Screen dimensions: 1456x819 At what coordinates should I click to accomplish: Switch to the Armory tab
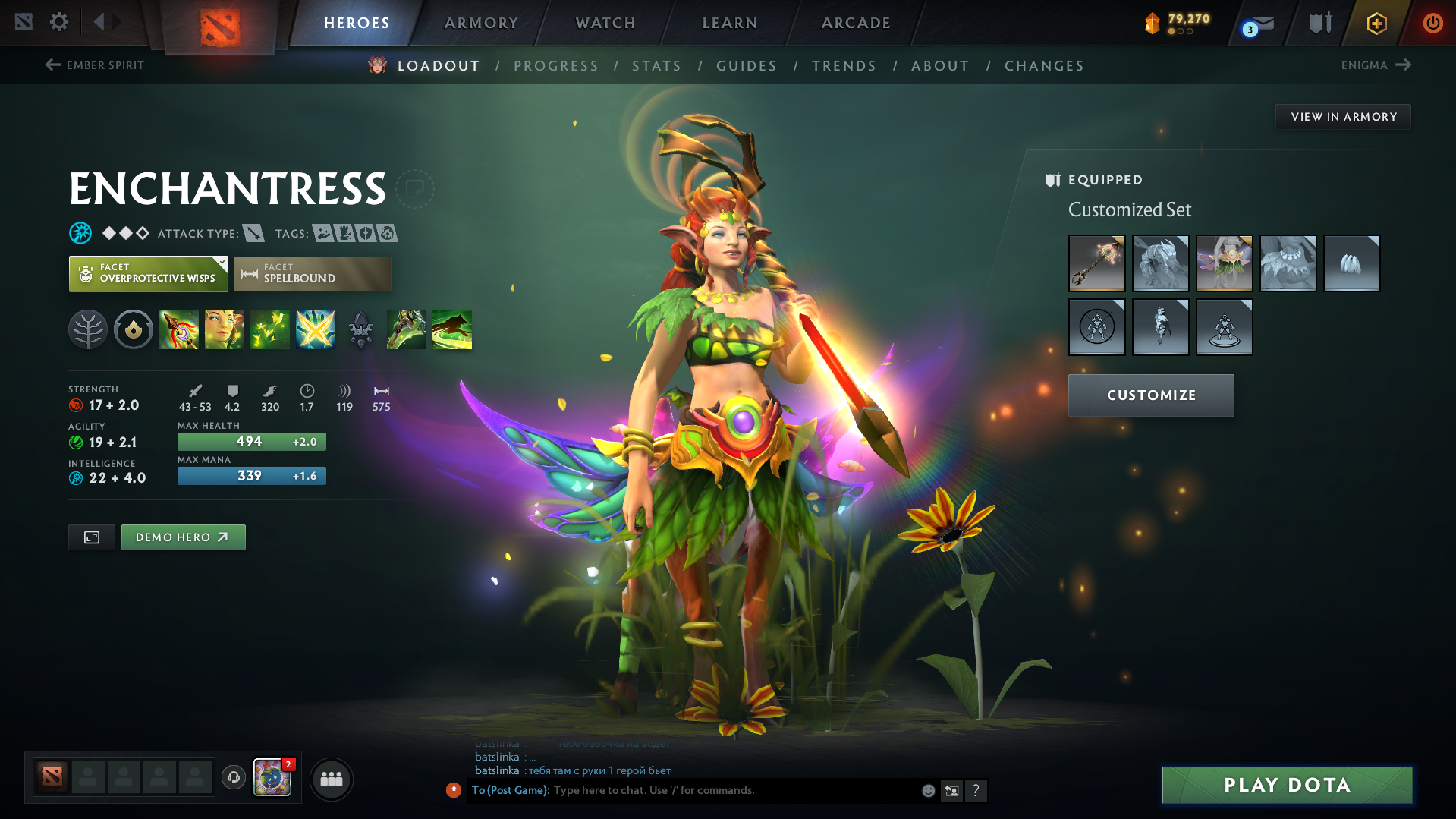481,23
